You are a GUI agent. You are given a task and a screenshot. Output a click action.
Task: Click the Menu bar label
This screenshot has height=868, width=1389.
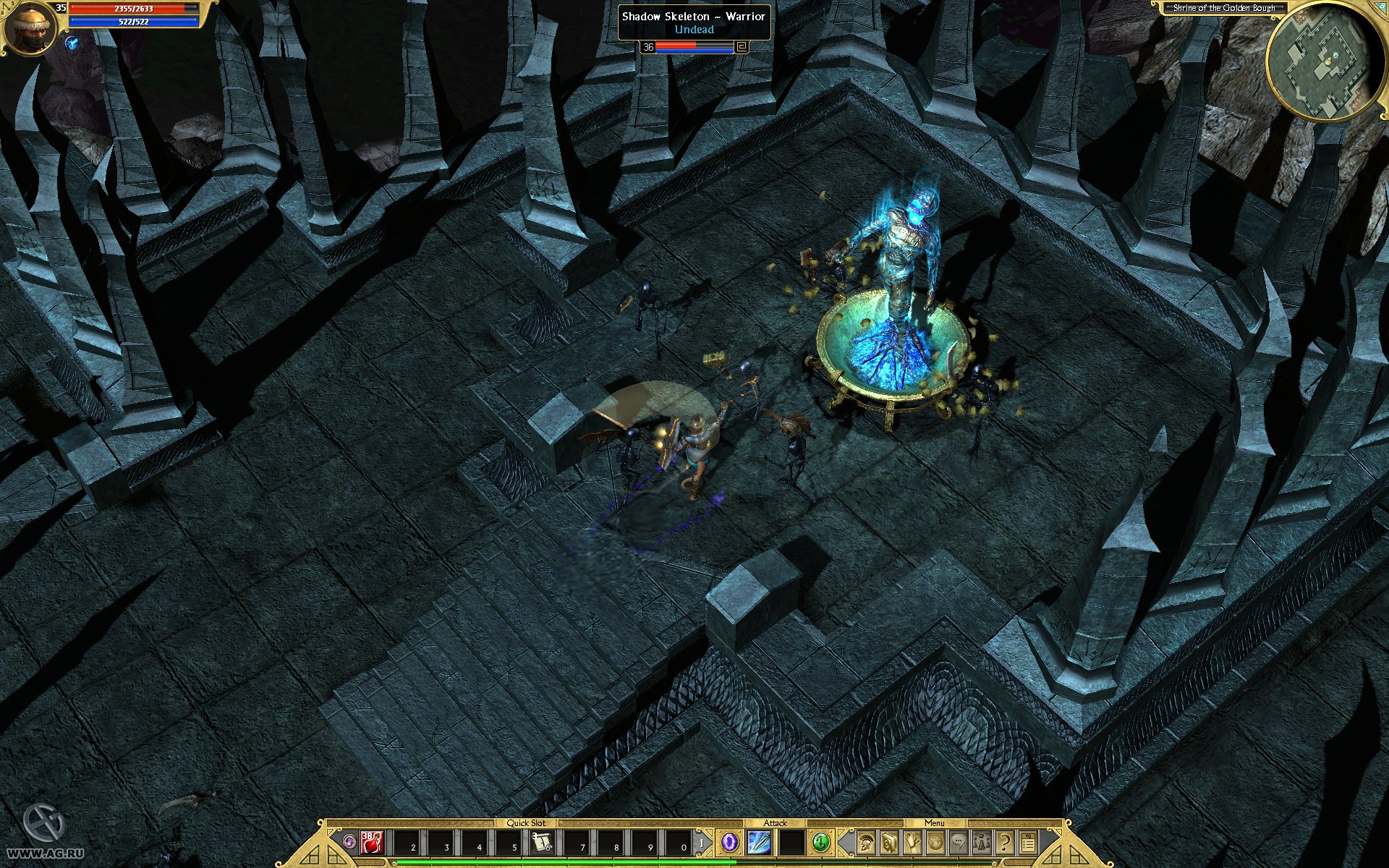coord(935,823)
